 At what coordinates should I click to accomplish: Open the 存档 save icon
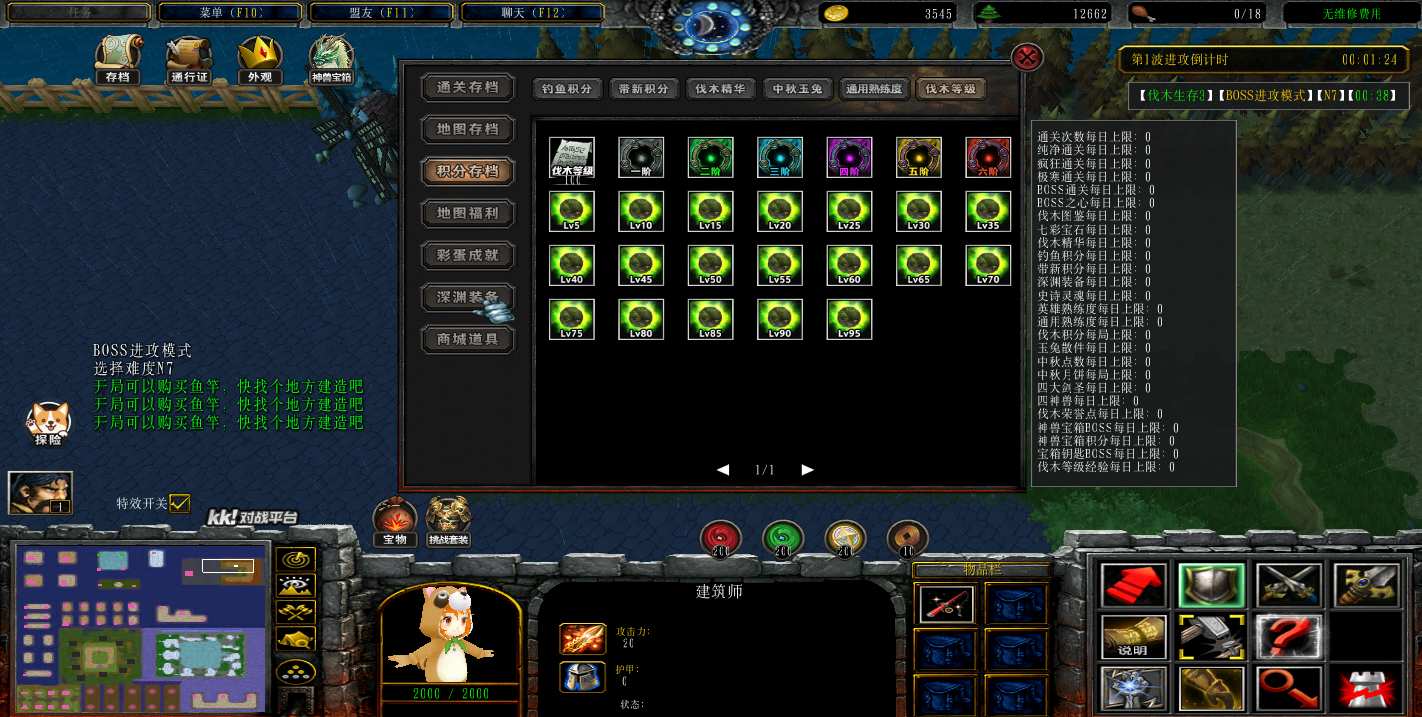click(x=117, y=60)
